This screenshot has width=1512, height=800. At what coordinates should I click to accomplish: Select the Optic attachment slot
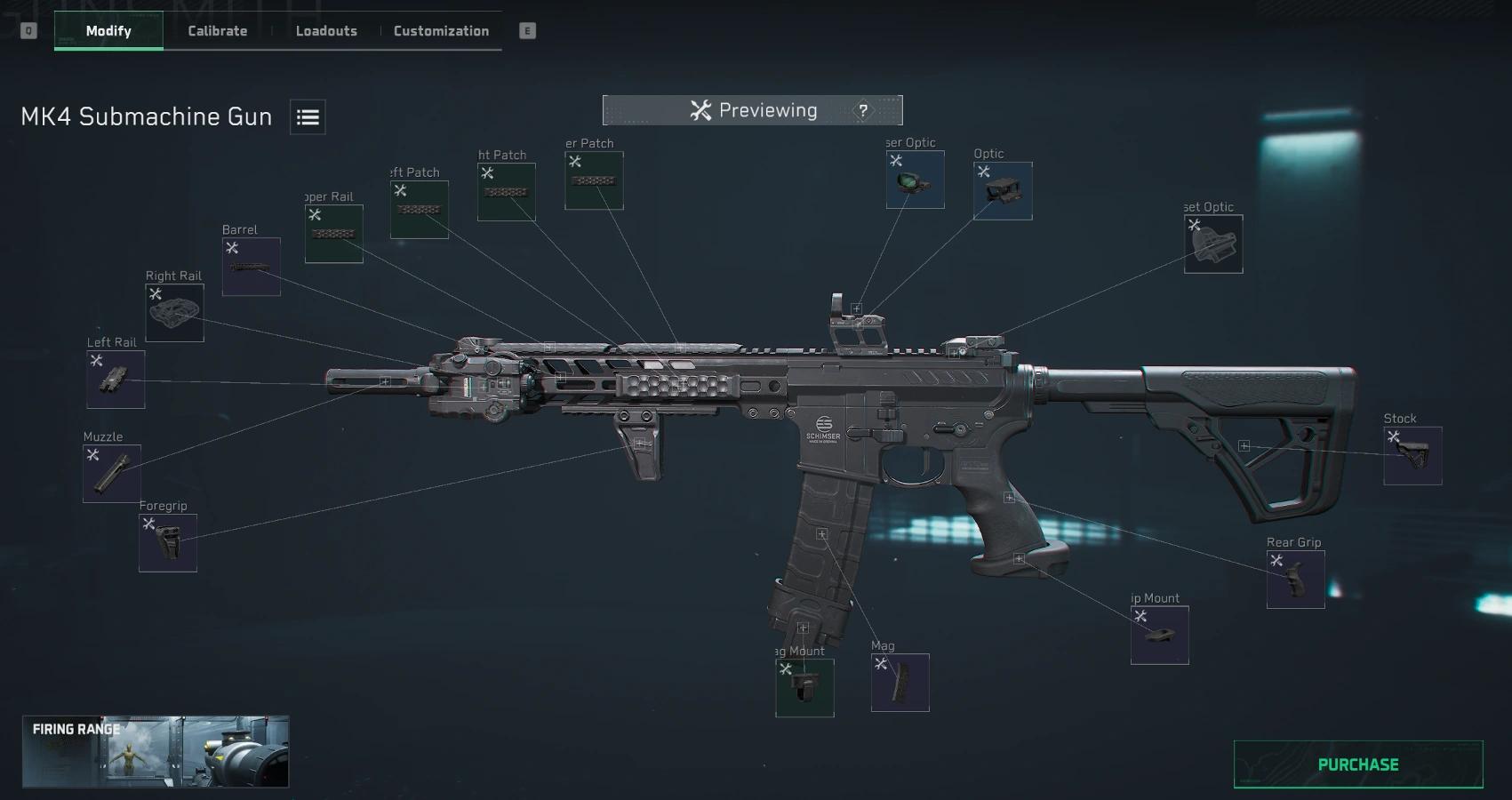pyautogui.click(x=1002, y=189)
